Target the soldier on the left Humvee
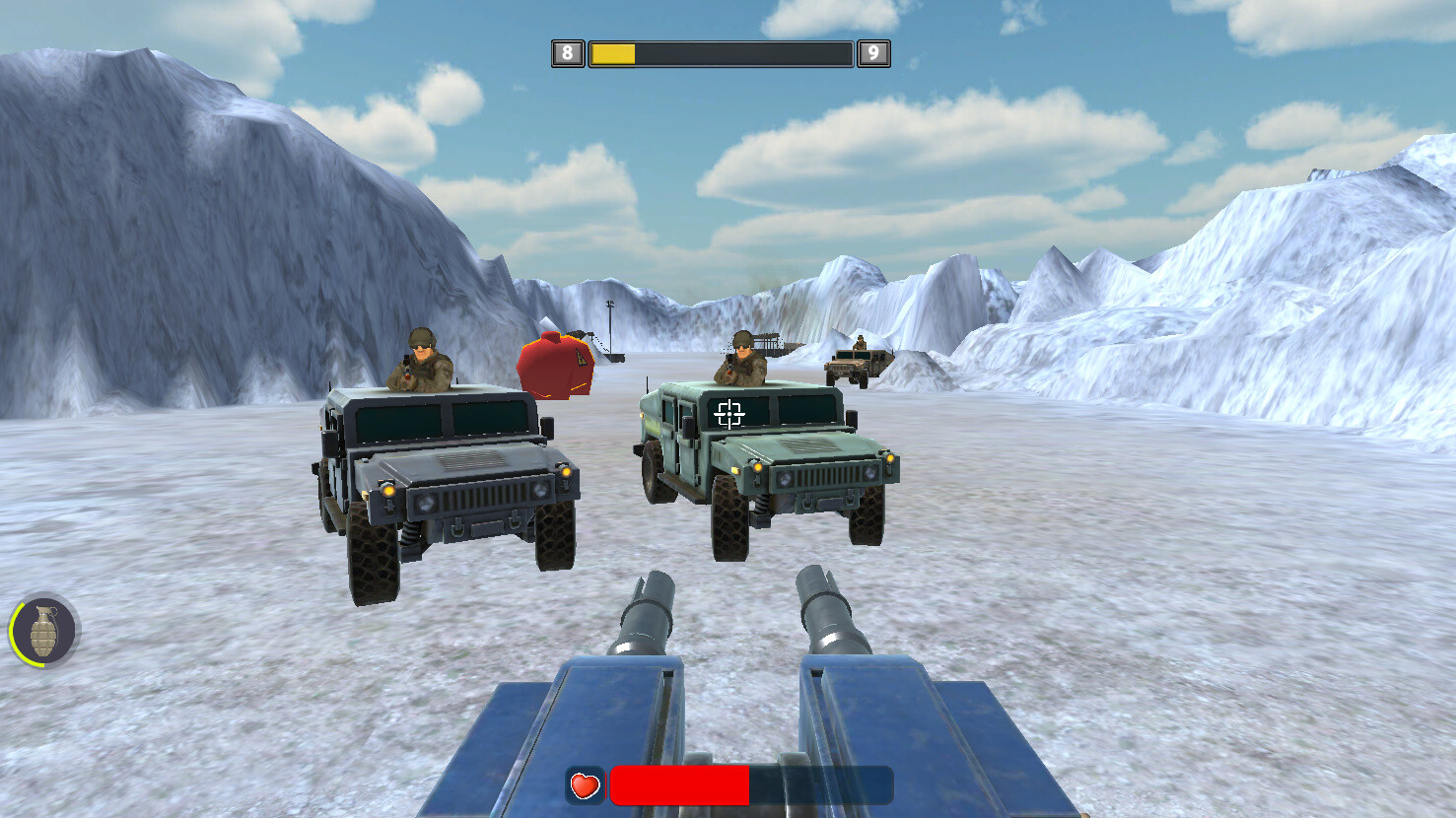 tap(422, 360)
